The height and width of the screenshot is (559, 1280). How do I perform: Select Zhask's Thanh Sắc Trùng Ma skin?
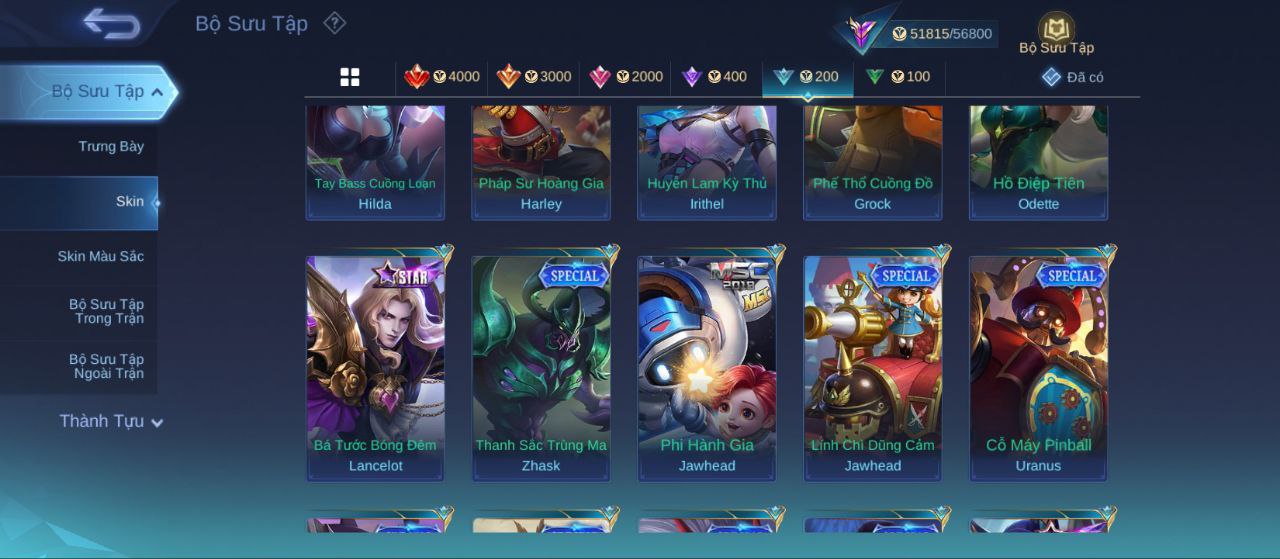(x=541, y=367)
